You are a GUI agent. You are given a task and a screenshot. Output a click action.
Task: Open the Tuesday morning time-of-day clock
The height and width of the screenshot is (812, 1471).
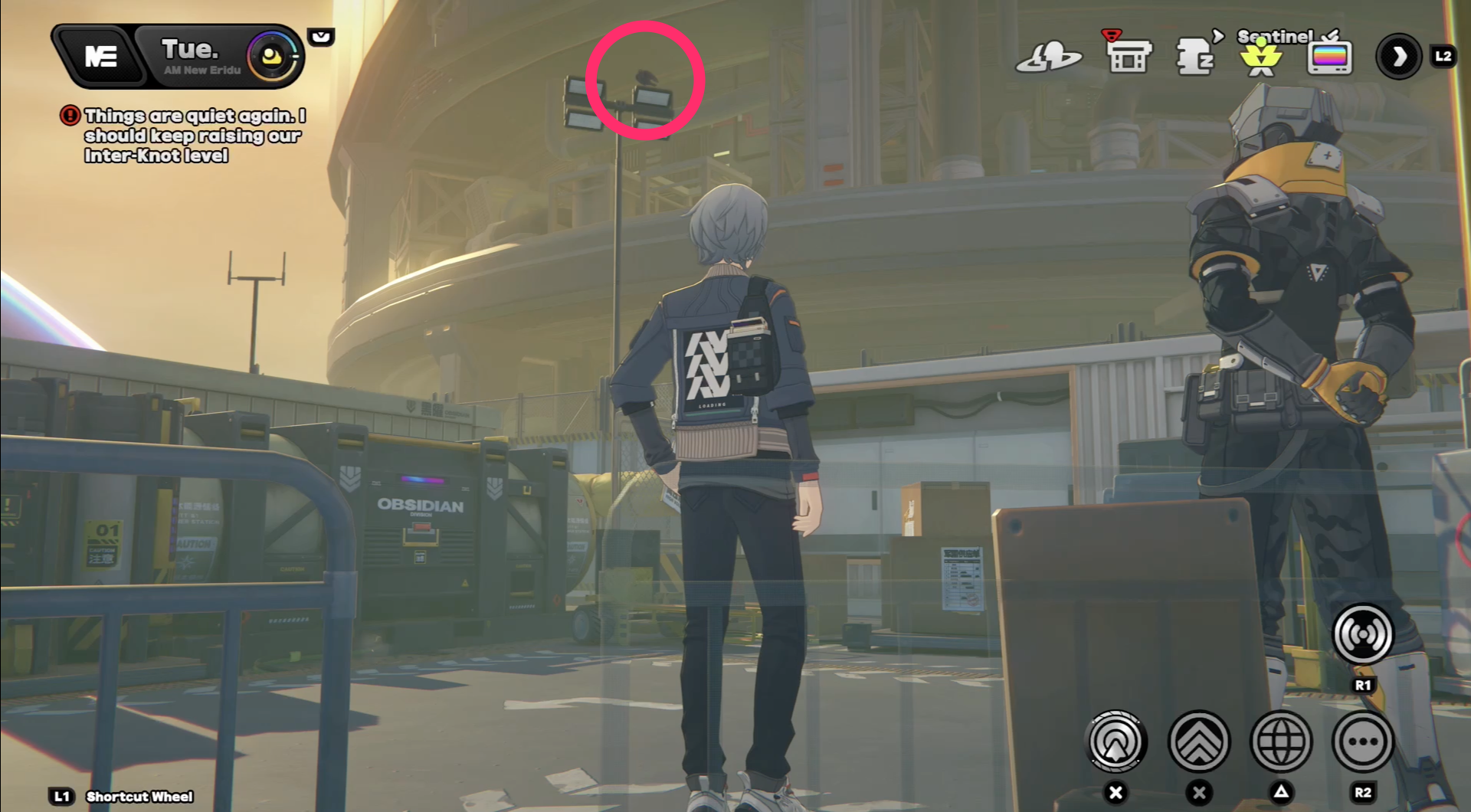(x=271, y=56)
